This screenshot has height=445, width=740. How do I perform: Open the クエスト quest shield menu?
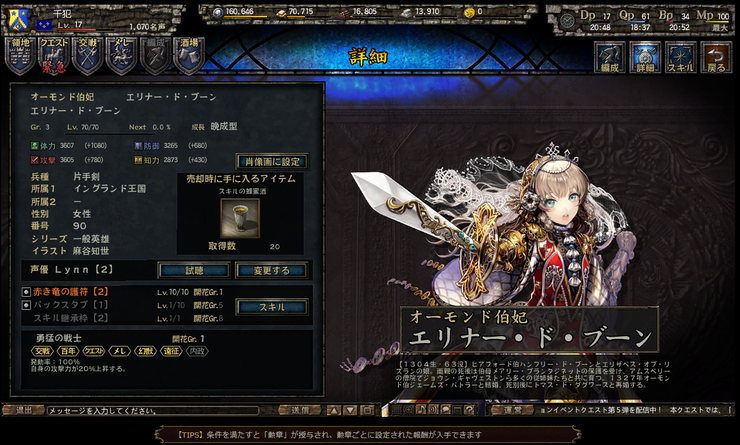pos(55,56)
